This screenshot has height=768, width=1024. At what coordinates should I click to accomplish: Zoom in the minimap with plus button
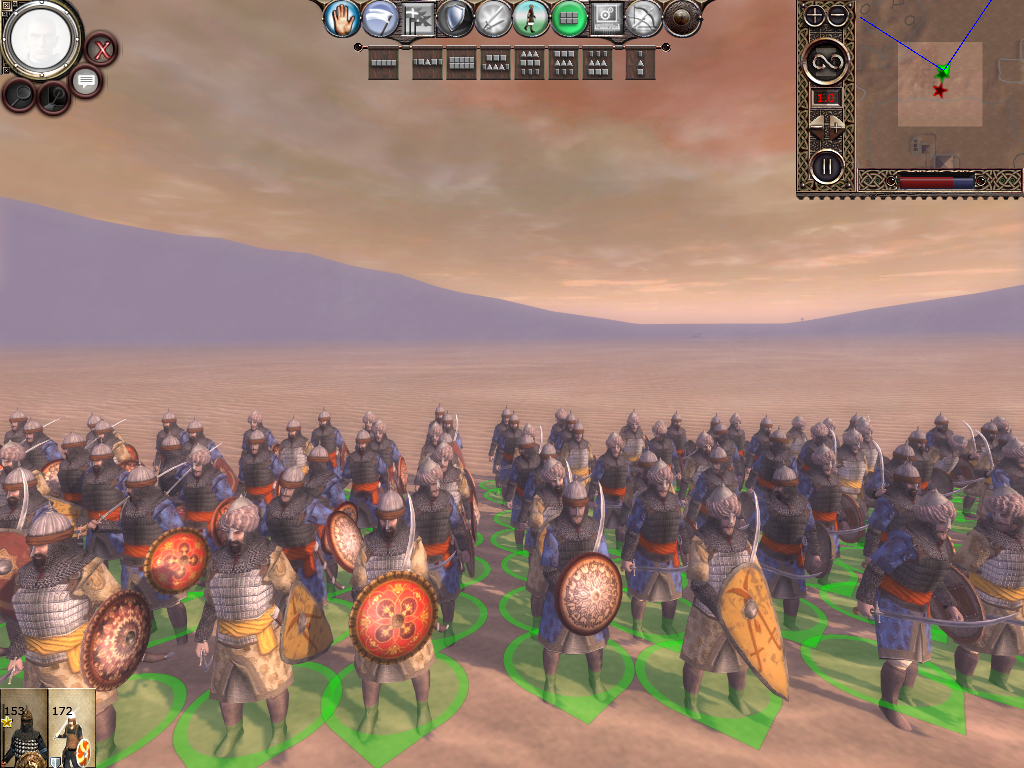pyautogui.click(x=815, y=15)
